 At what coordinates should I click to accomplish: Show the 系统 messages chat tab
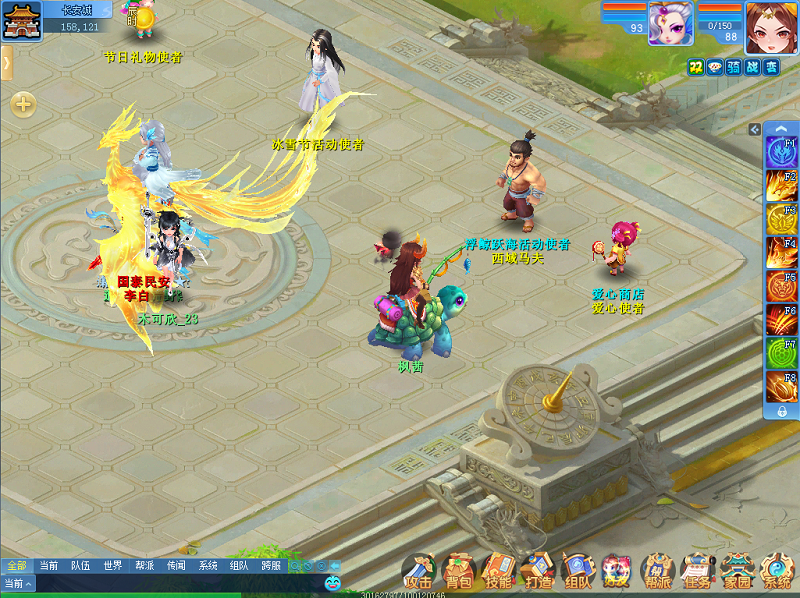pyautogui.click(x=208, y=566)
